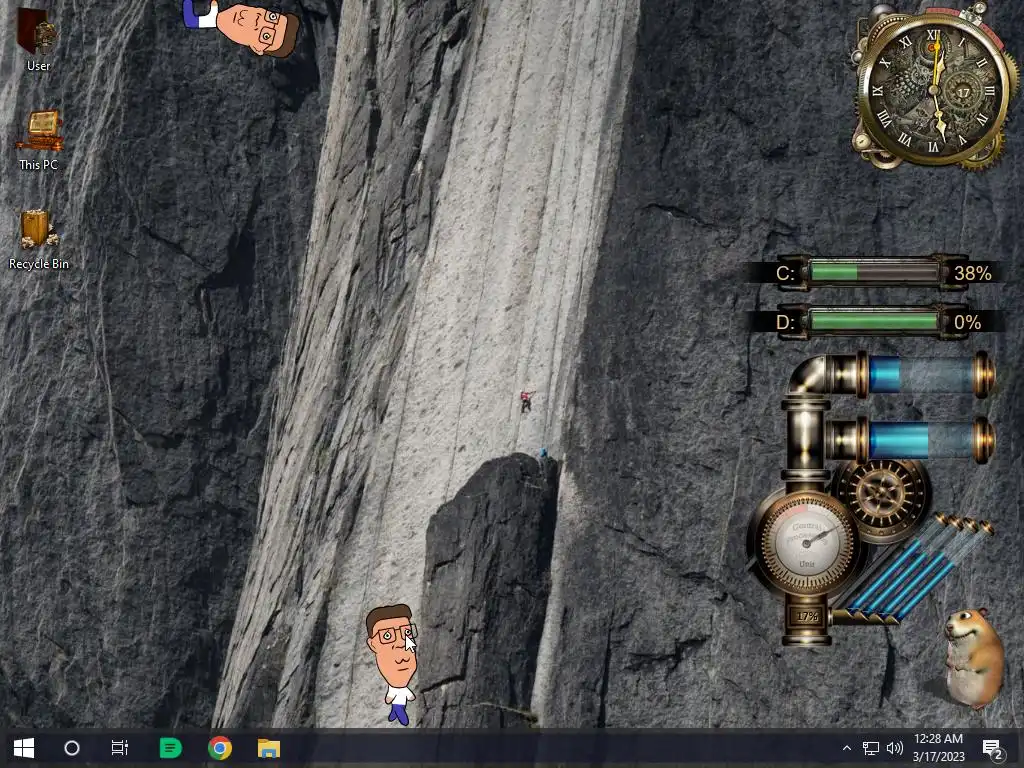
Task: Click the C: drive meter widget
Action: tap(872, 272)
